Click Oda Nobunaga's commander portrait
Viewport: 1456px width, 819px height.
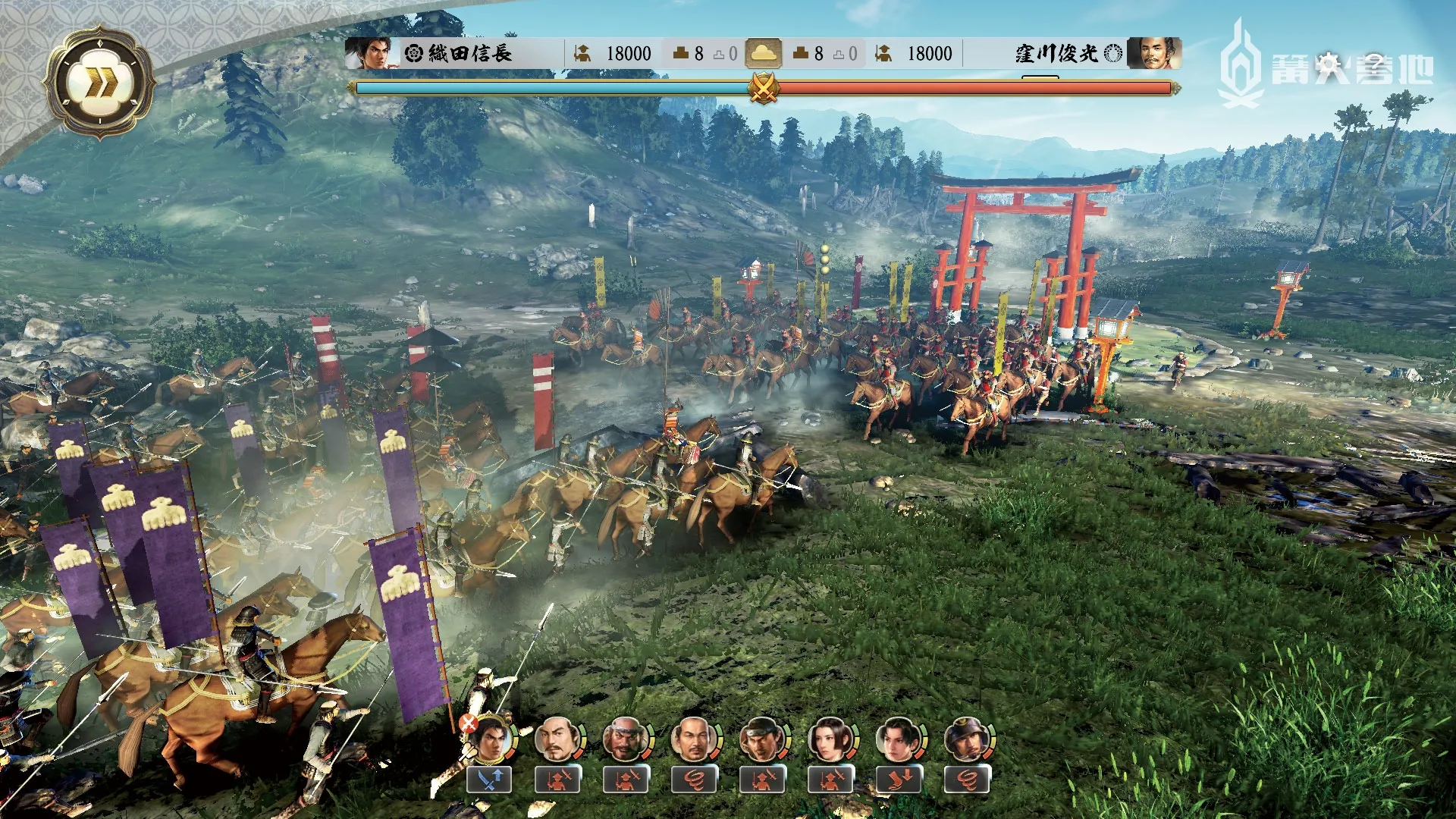coord(369,53)
